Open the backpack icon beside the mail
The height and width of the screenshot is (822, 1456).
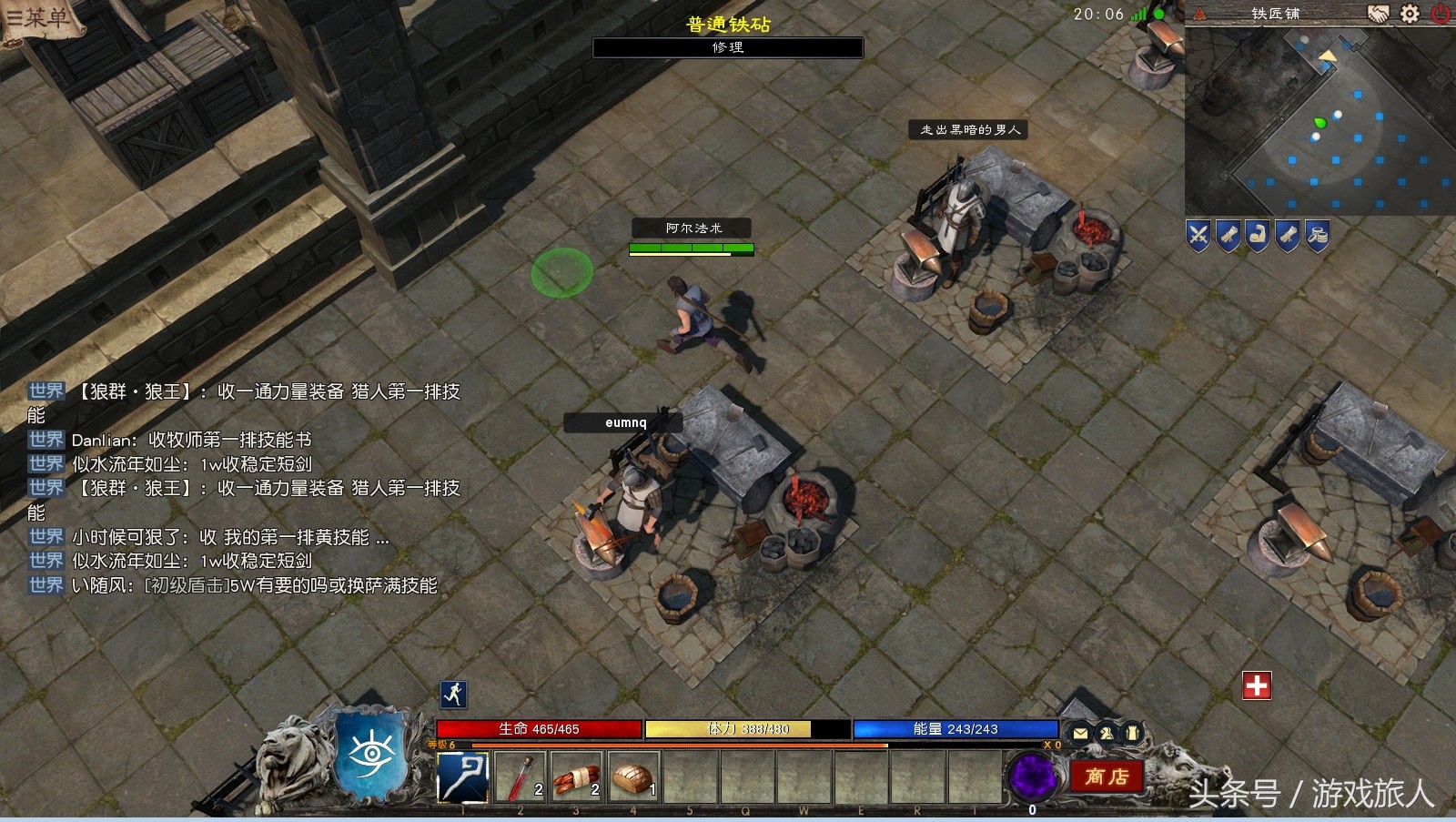coord(1131,733)
